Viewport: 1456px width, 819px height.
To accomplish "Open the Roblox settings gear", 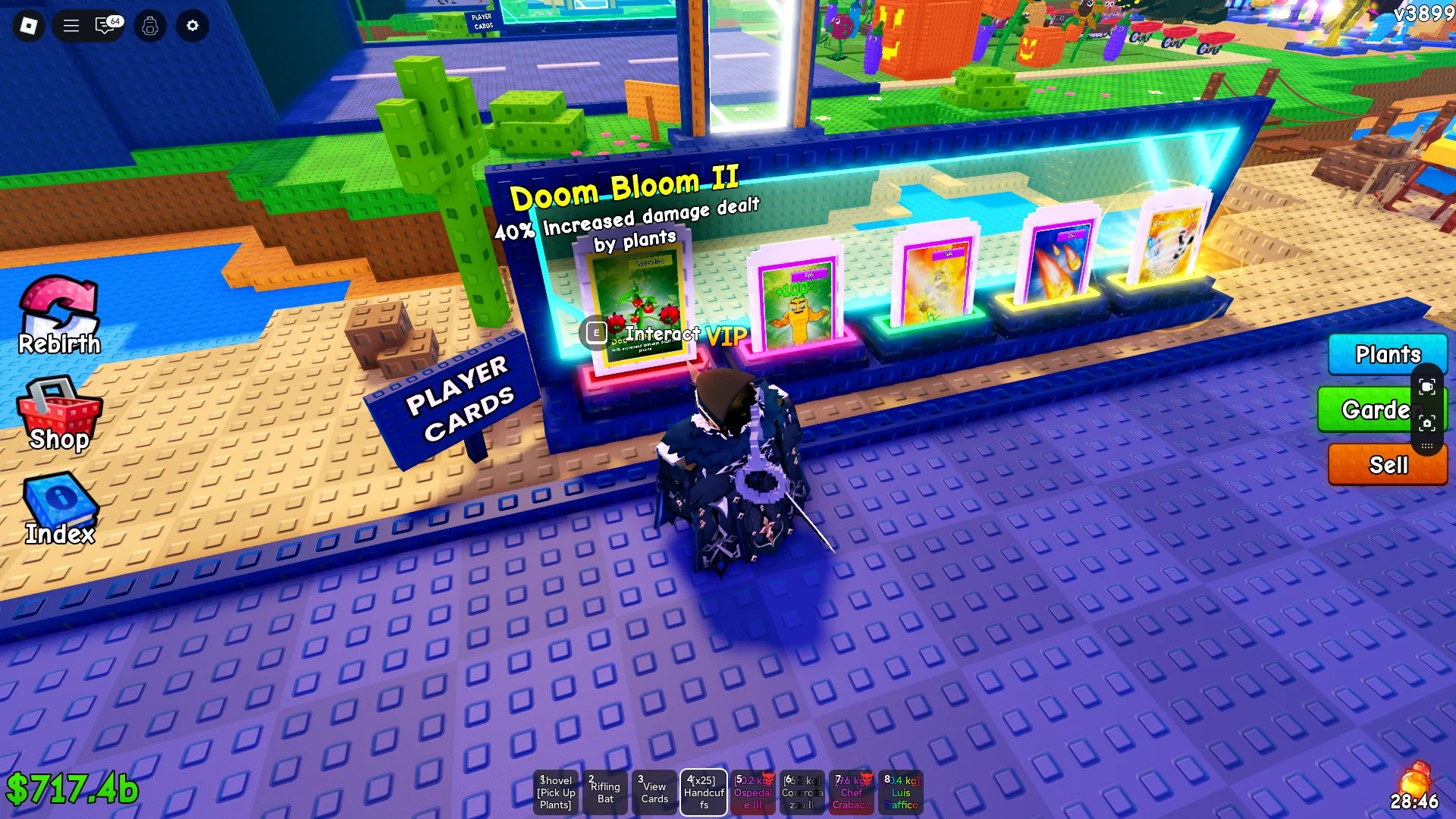I will [192, 26].
